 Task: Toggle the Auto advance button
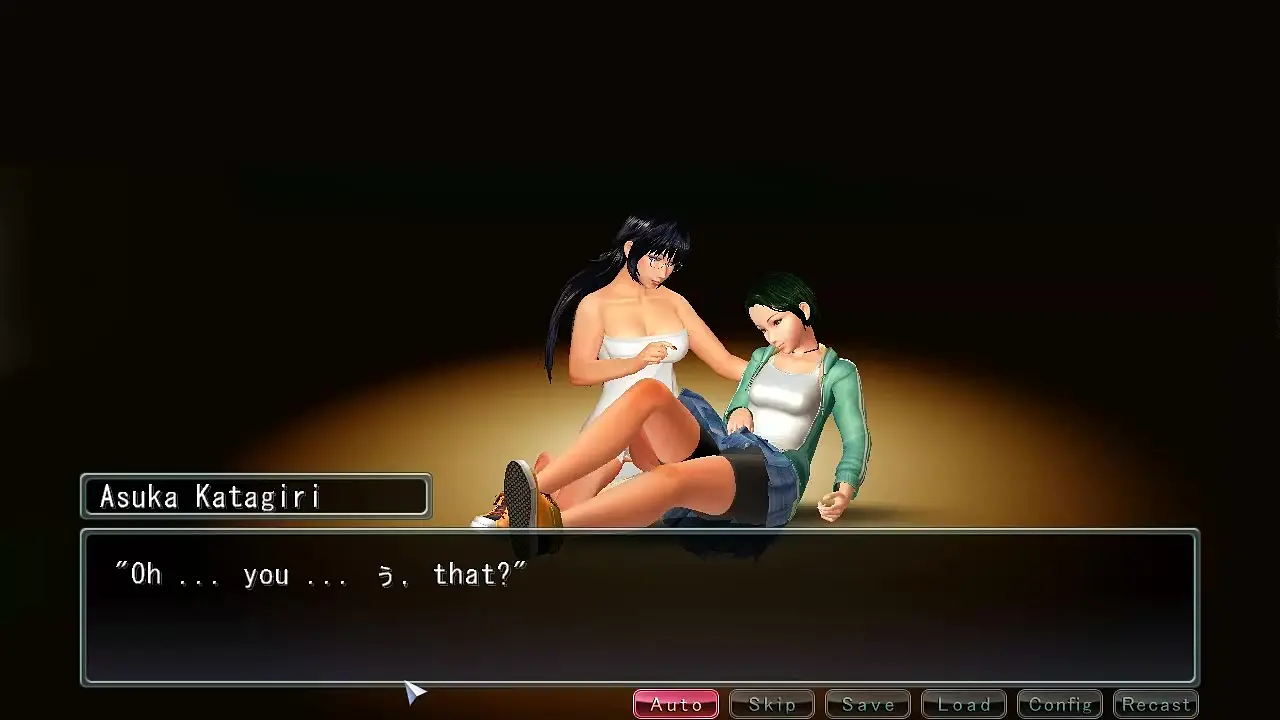(x=676, y=704)
